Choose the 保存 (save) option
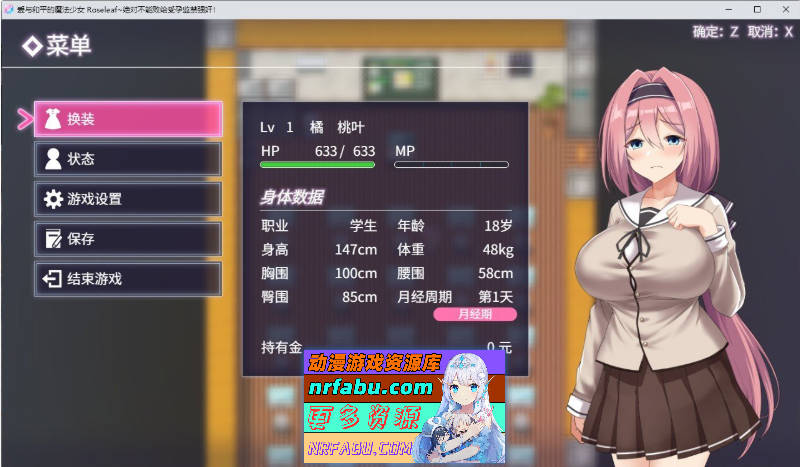Image resolution: width=800 pixels, height=467 pixels. click(x=127, y=239)
